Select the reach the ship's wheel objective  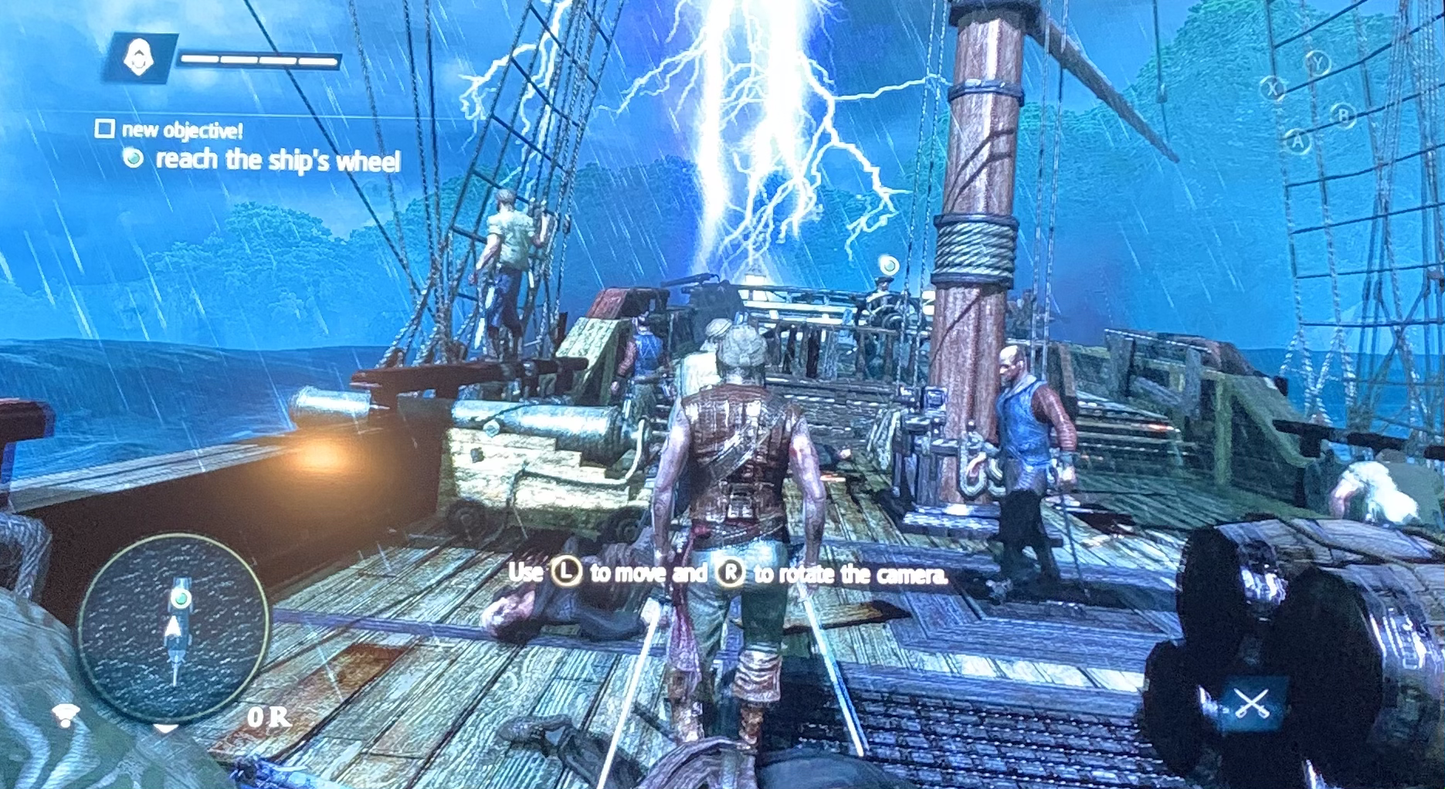[x=278, y=160]
